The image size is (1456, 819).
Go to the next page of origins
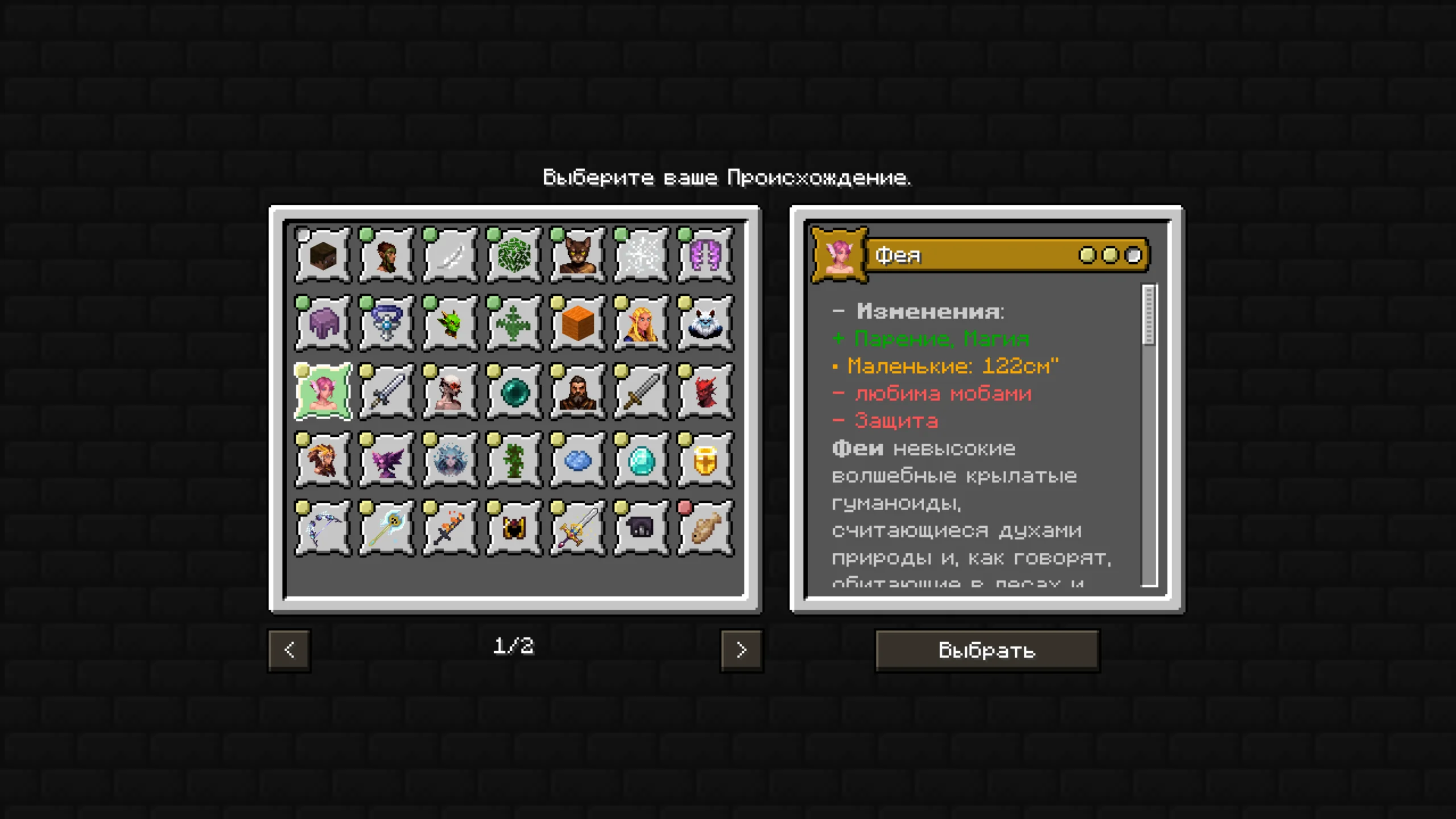click(741, 650)
